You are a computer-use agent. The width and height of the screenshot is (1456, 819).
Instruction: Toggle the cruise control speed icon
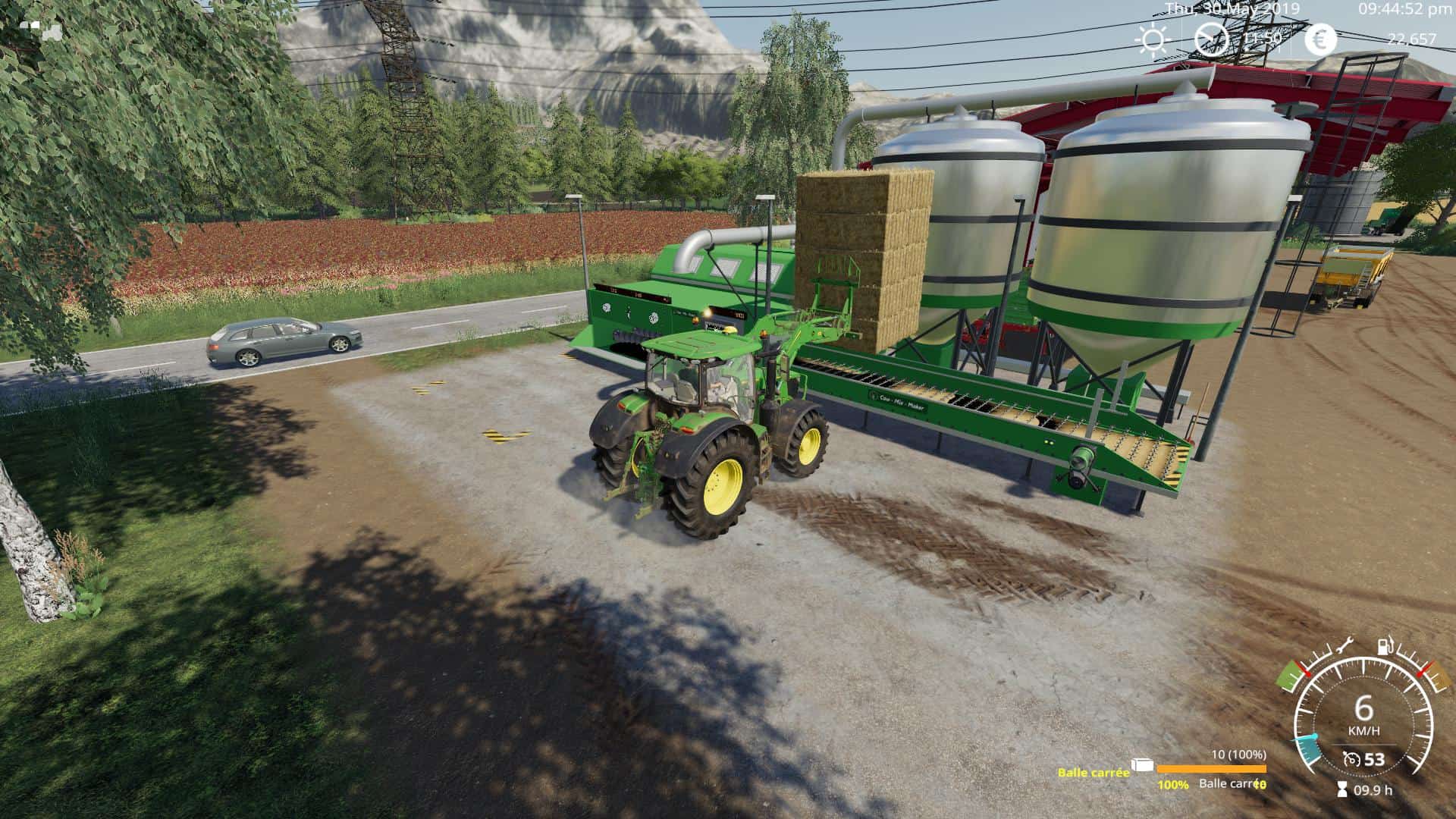tap(1351, 760)
